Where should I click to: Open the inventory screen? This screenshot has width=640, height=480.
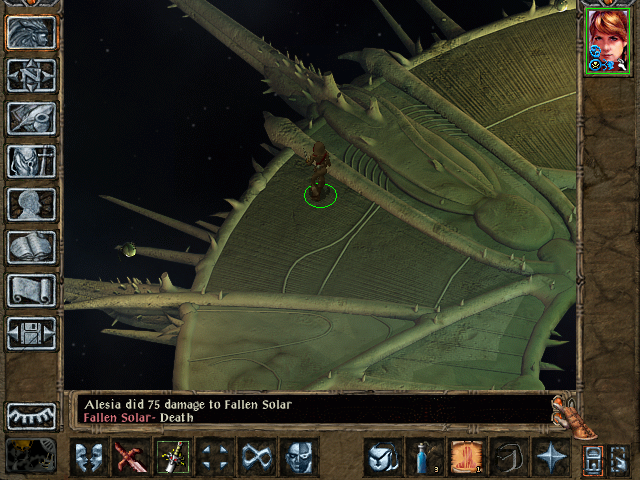point(31,161)
